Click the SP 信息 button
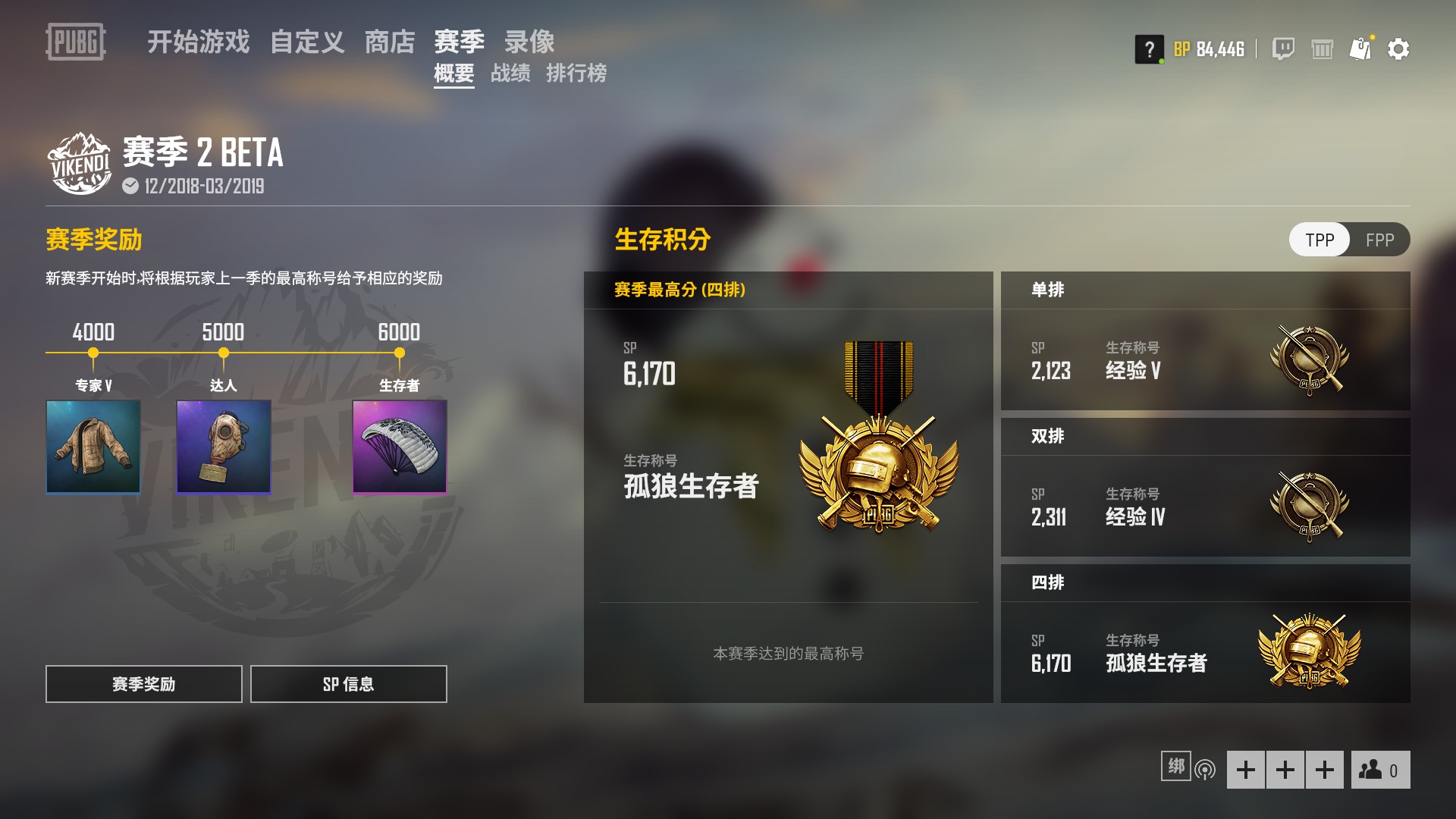Image resolution: width=1456 pixels, height=819 pixels. click(x=348, y=684)
